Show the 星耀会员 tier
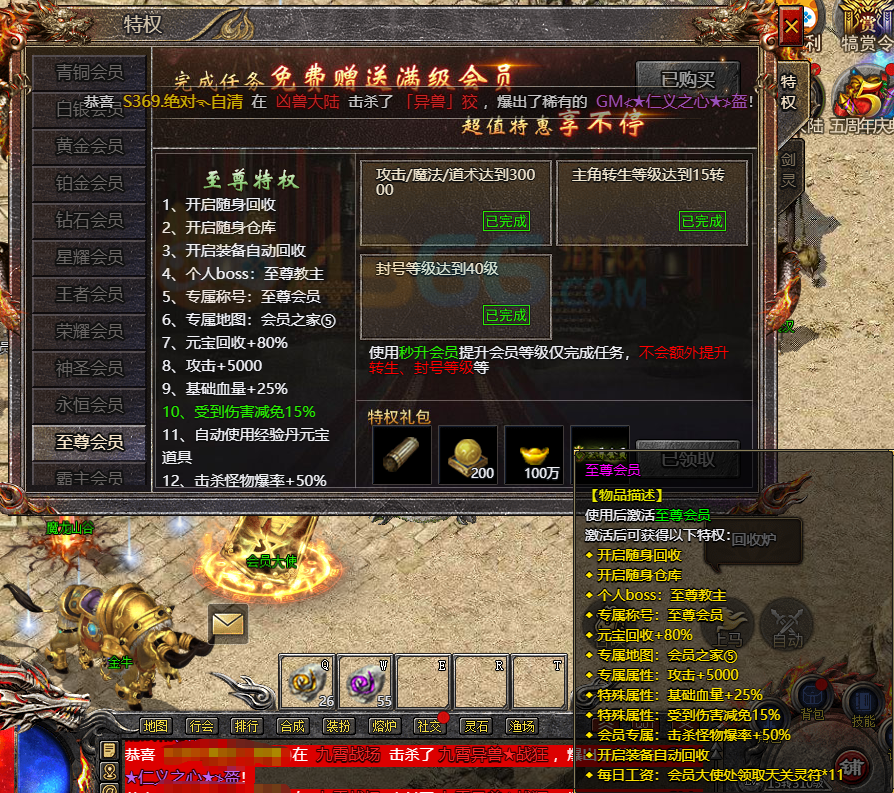This screenshot has width=894, height=793. 89,257
